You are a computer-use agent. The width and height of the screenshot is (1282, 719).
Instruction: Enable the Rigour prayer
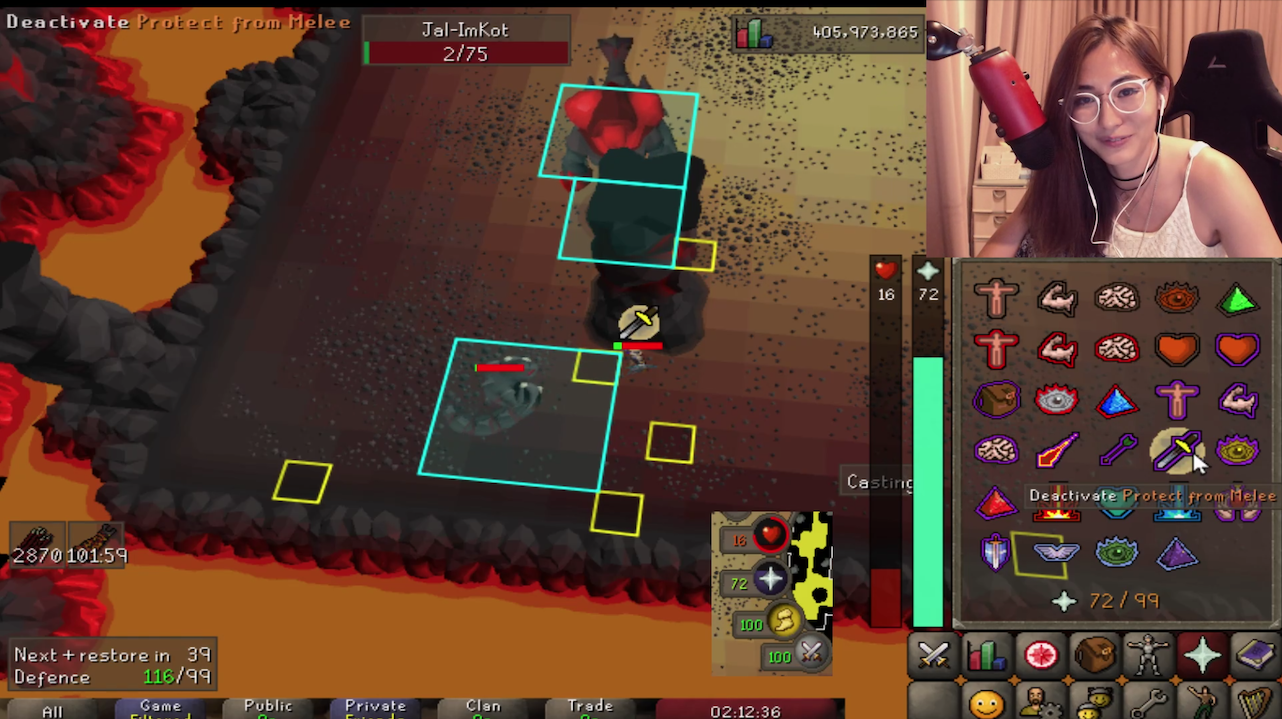1117,552
